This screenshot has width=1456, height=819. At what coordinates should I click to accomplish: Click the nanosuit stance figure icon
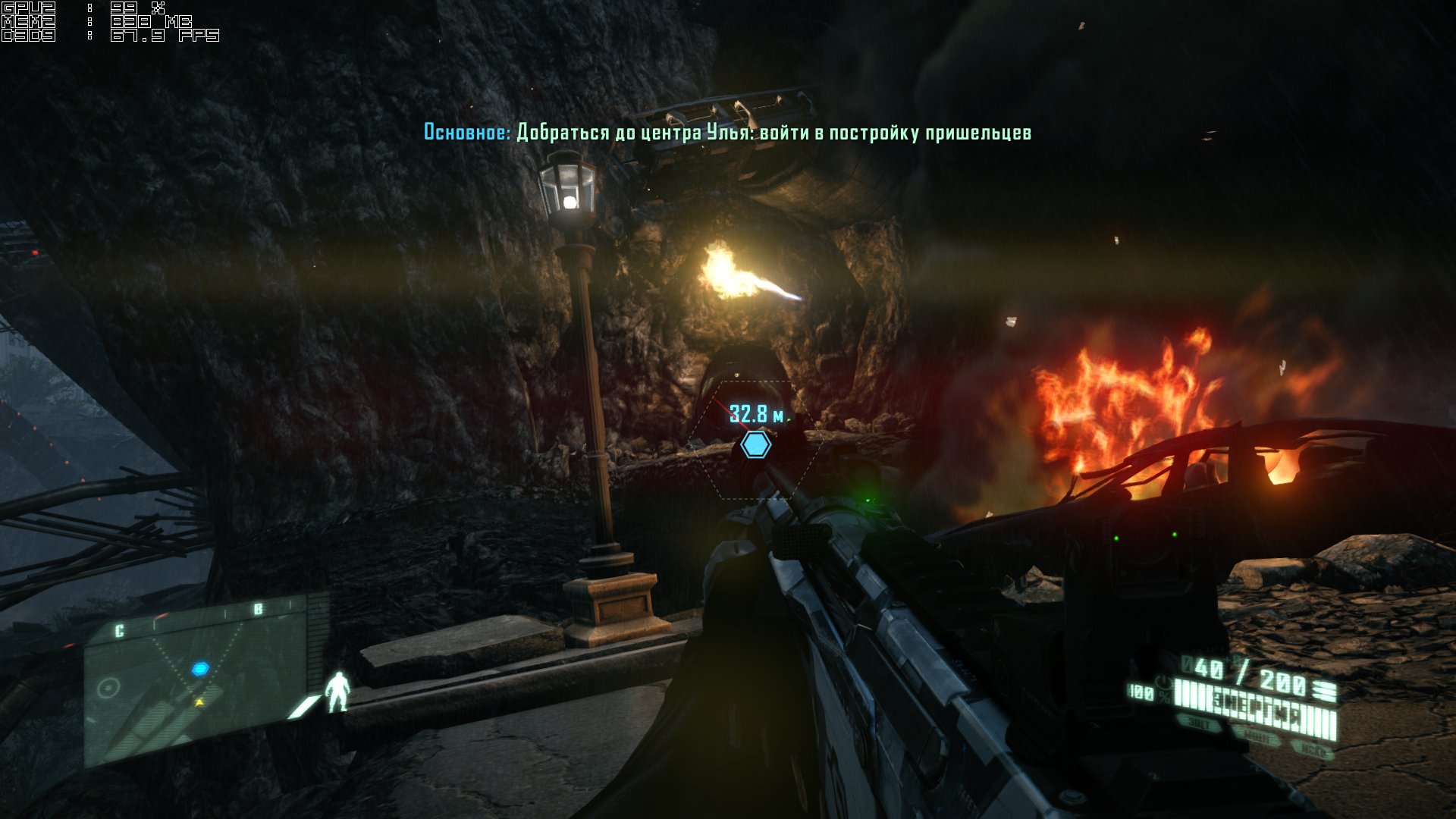(337, 692)
